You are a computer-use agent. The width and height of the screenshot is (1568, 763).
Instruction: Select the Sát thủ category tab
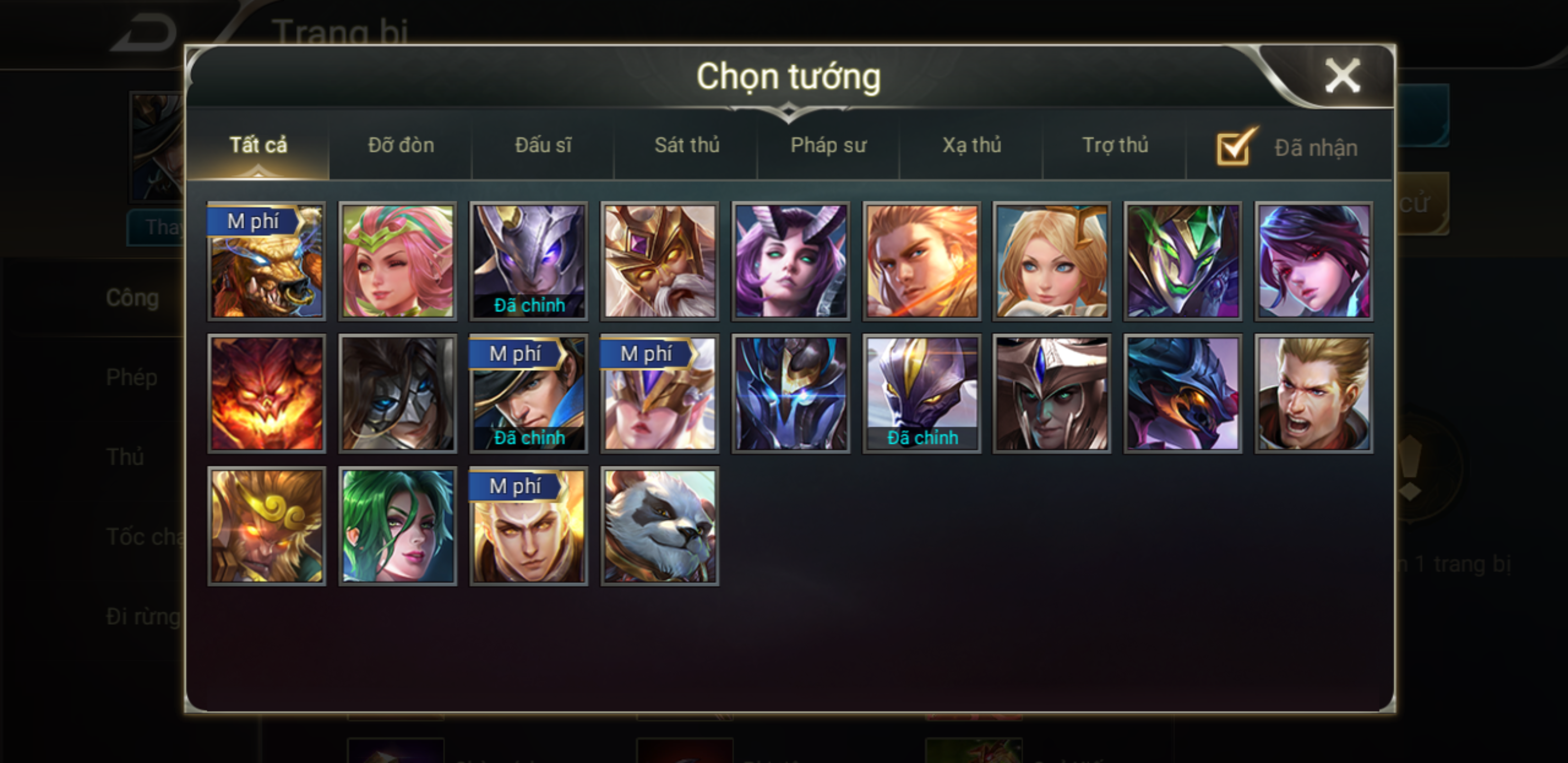point(687,146)
